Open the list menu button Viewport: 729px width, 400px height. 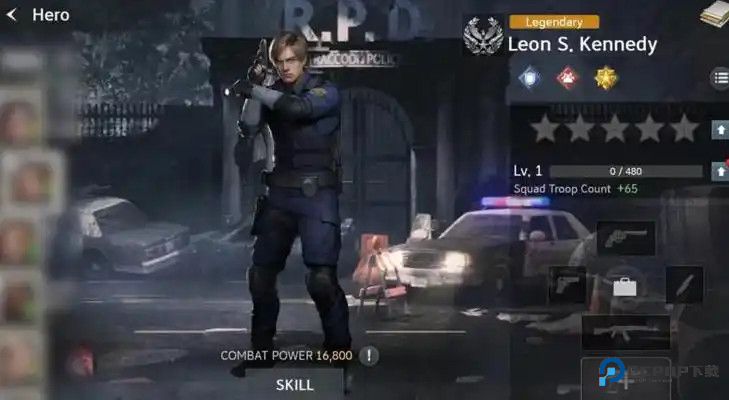tap(719, 78)
